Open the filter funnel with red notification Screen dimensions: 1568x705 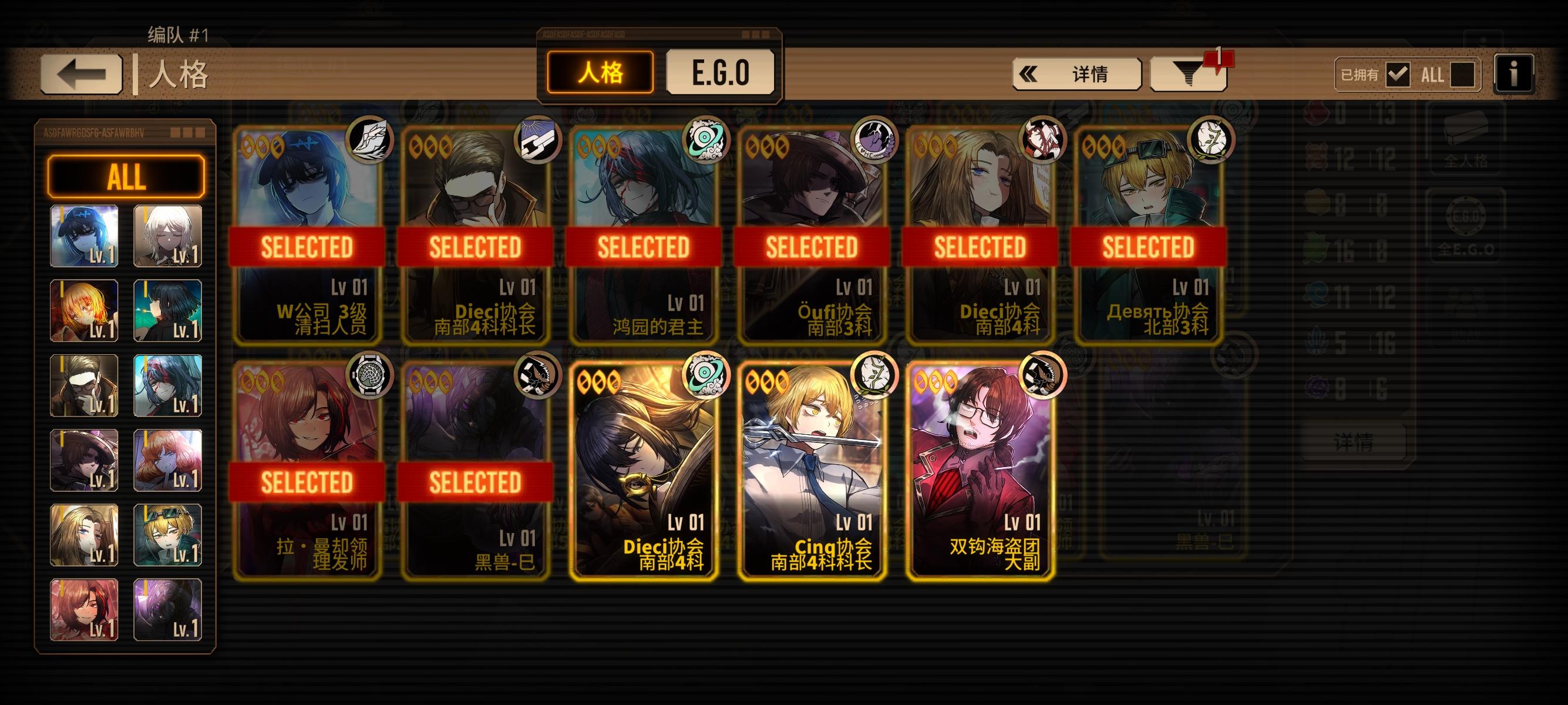click(x=1186, y=74)
